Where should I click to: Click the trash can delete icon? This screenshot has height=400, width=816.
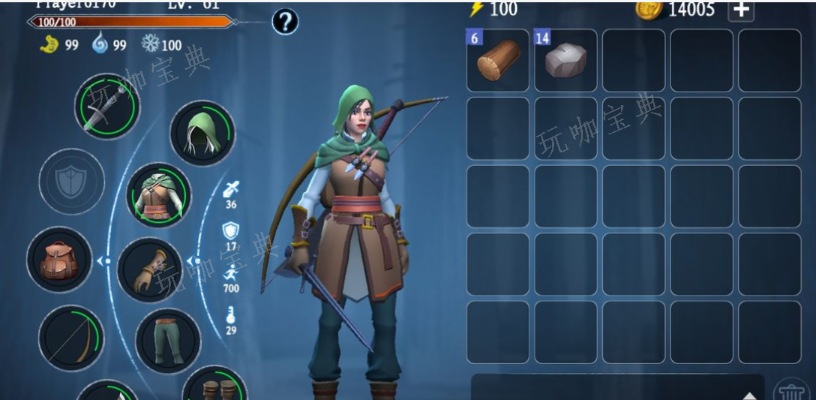(x=792, y=390)
